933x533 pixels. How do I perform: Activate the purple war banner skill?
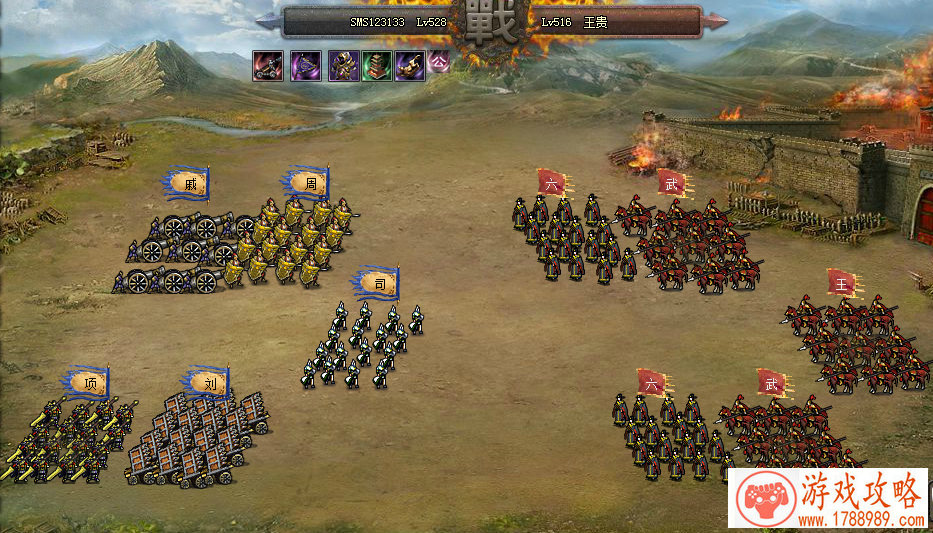click(x=305, y=66)
